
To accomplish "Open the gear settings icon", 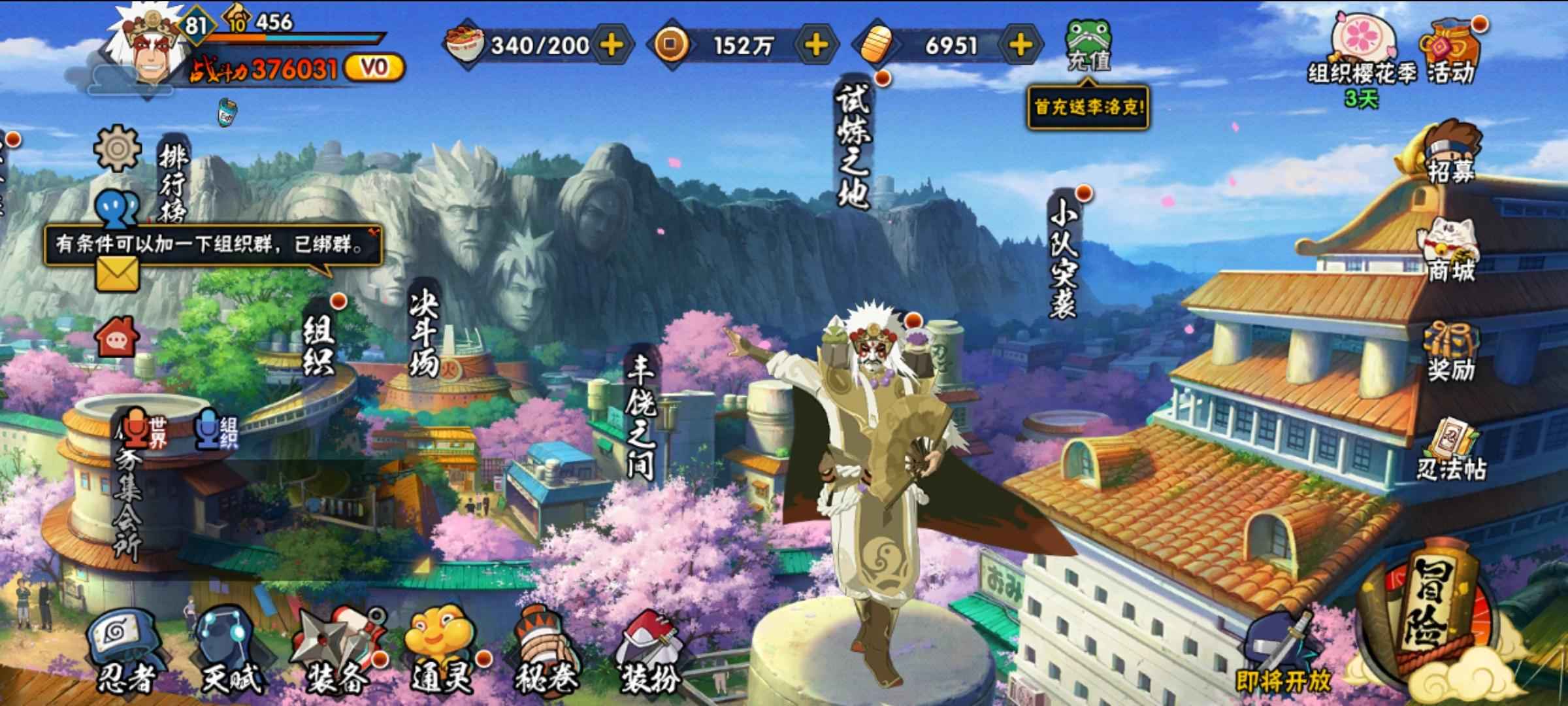I will [x=118, y=148].
